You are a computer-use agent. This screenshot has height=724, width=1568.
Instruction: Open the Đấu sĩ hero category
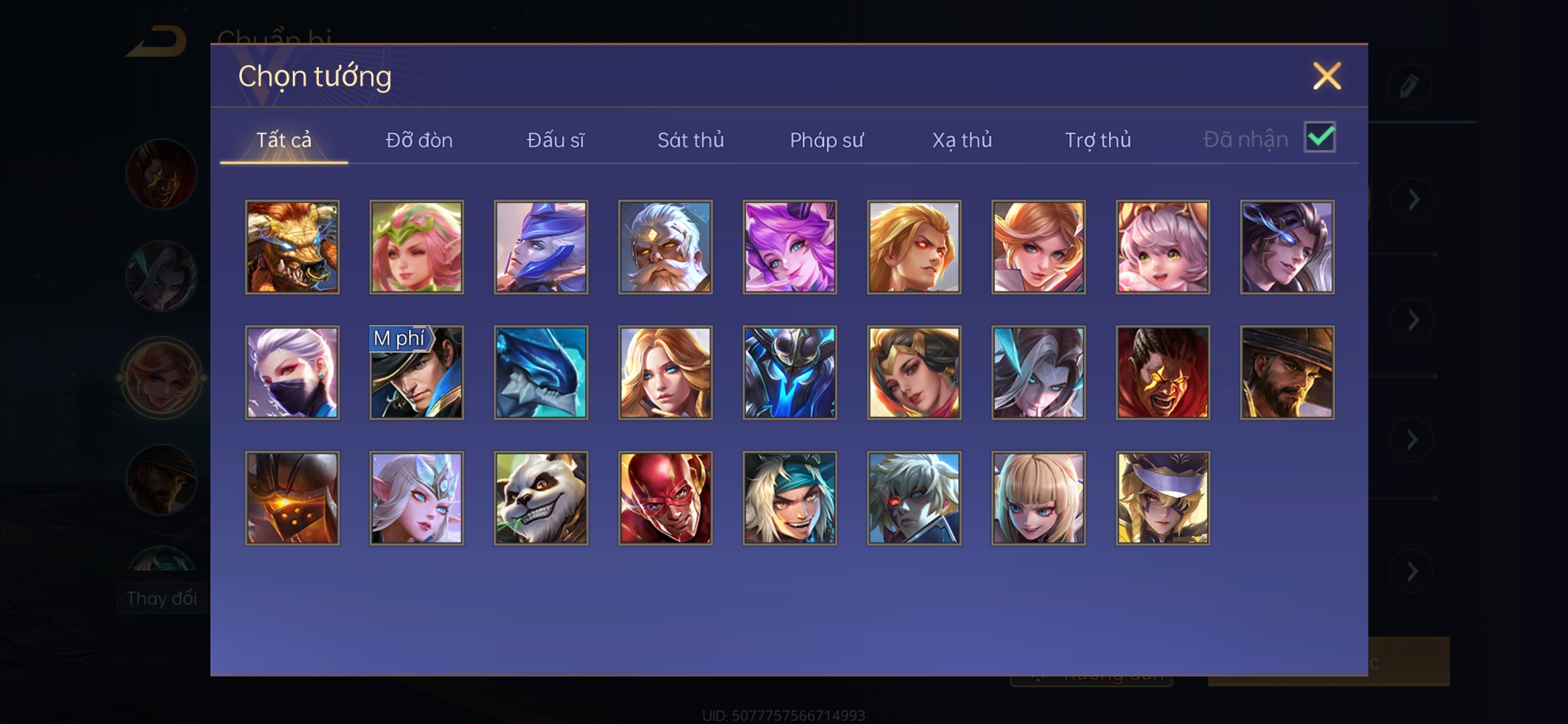pyautogui.click(x=555, y=140)
